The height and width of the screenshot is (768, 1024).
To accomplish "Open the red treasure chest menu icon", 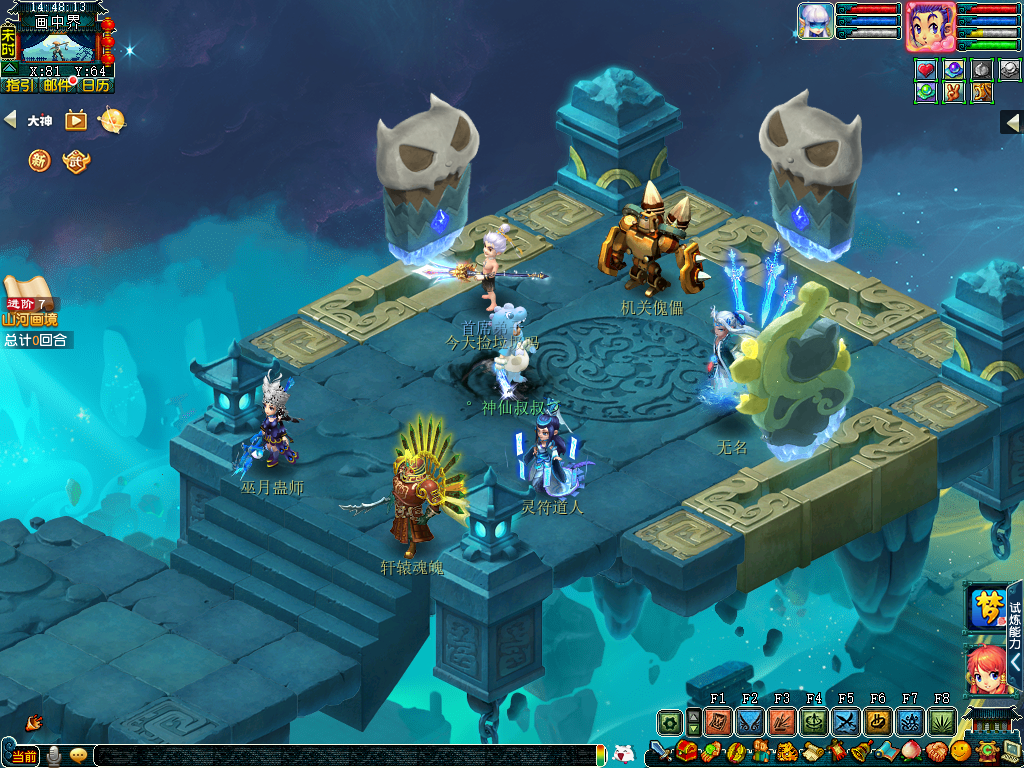I will click(686, 750).
